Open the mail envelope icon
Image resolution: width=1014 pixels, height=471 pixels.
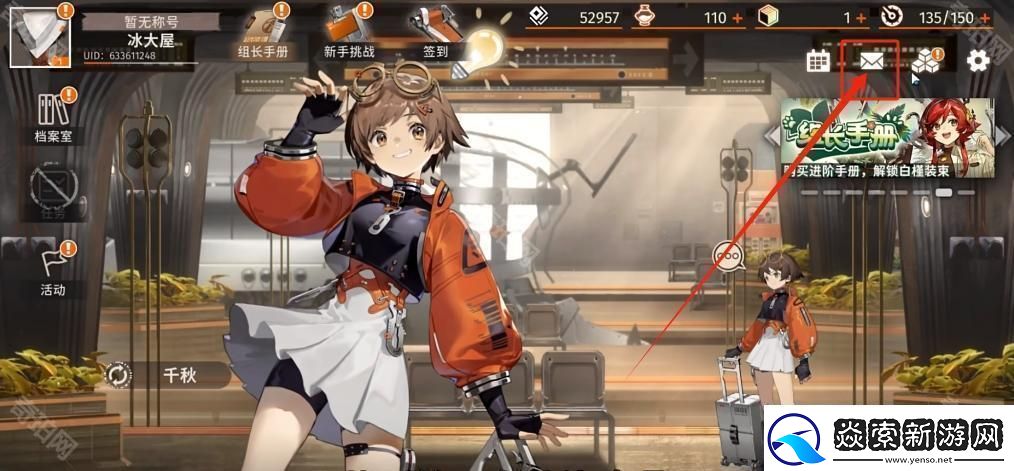pyautogui.click(x=871, y=61)
